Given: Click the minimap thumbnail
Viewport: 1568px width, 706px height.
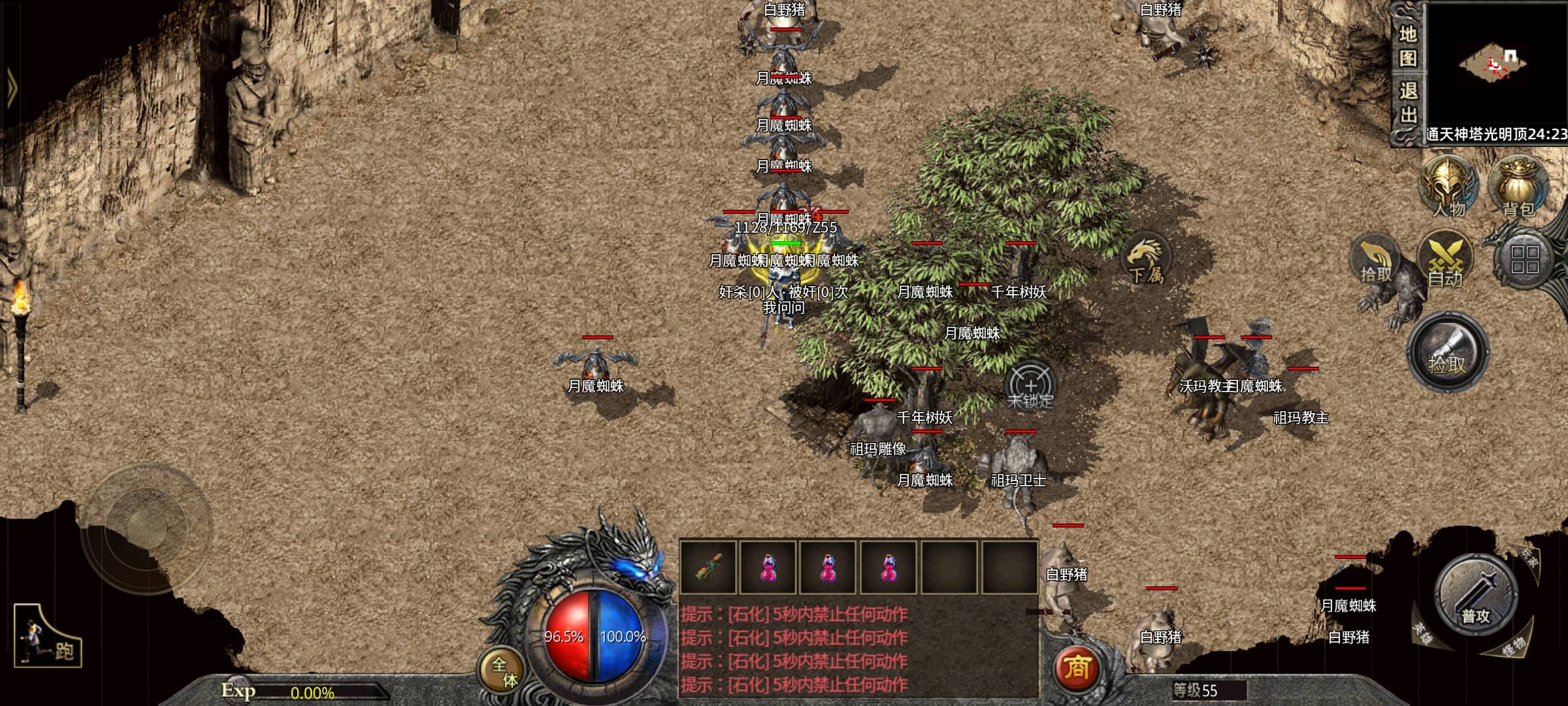Looking at the screenshot, I should point(1496,67).
